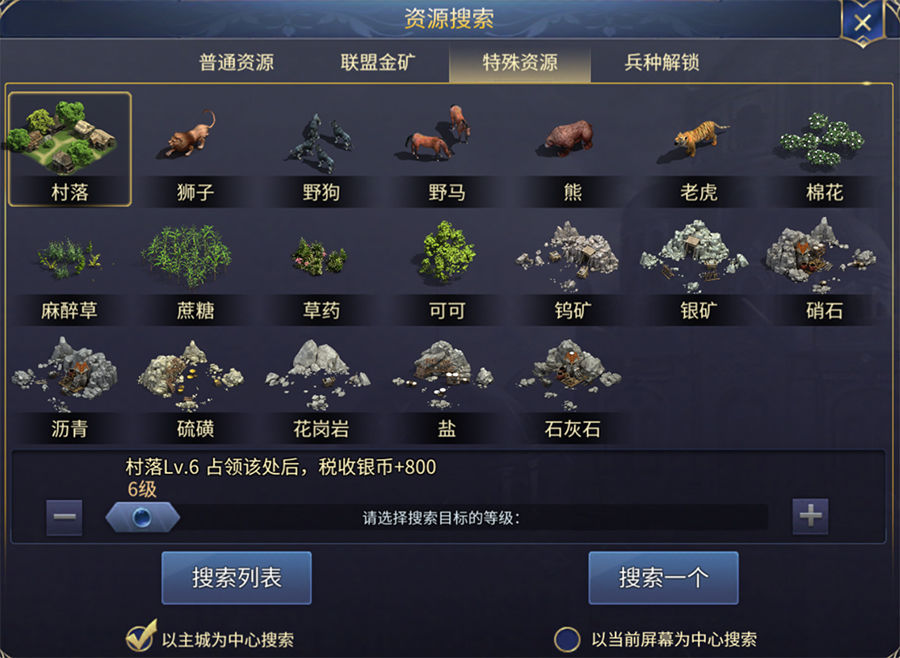This screenshot has height=658, width=900.
Task: Pick the 老虎 tiger target
Action: [698, 148]
